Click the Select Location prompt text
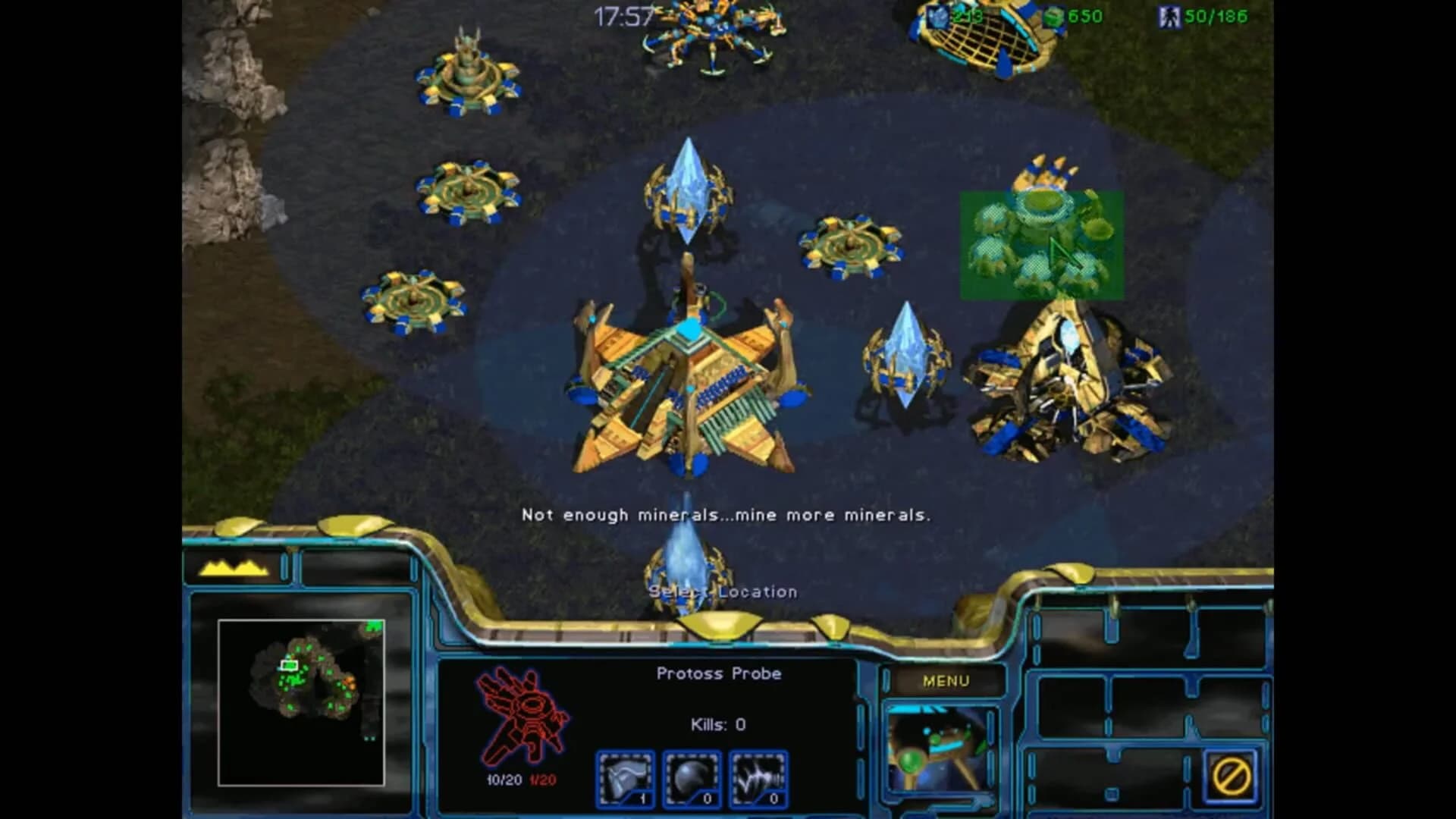This screenshot has width=1456, height=819. 722,591
